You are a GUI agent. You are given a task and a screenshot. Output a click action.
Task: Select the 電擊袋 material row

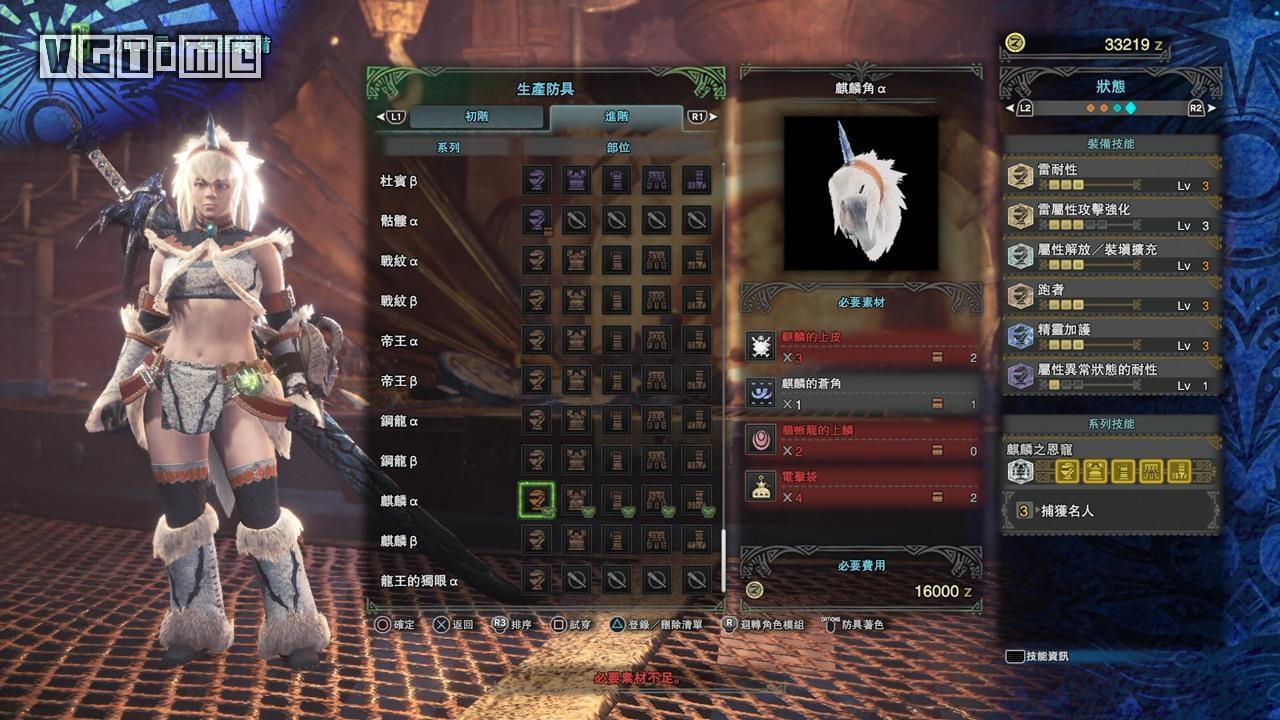pos(860,487)
